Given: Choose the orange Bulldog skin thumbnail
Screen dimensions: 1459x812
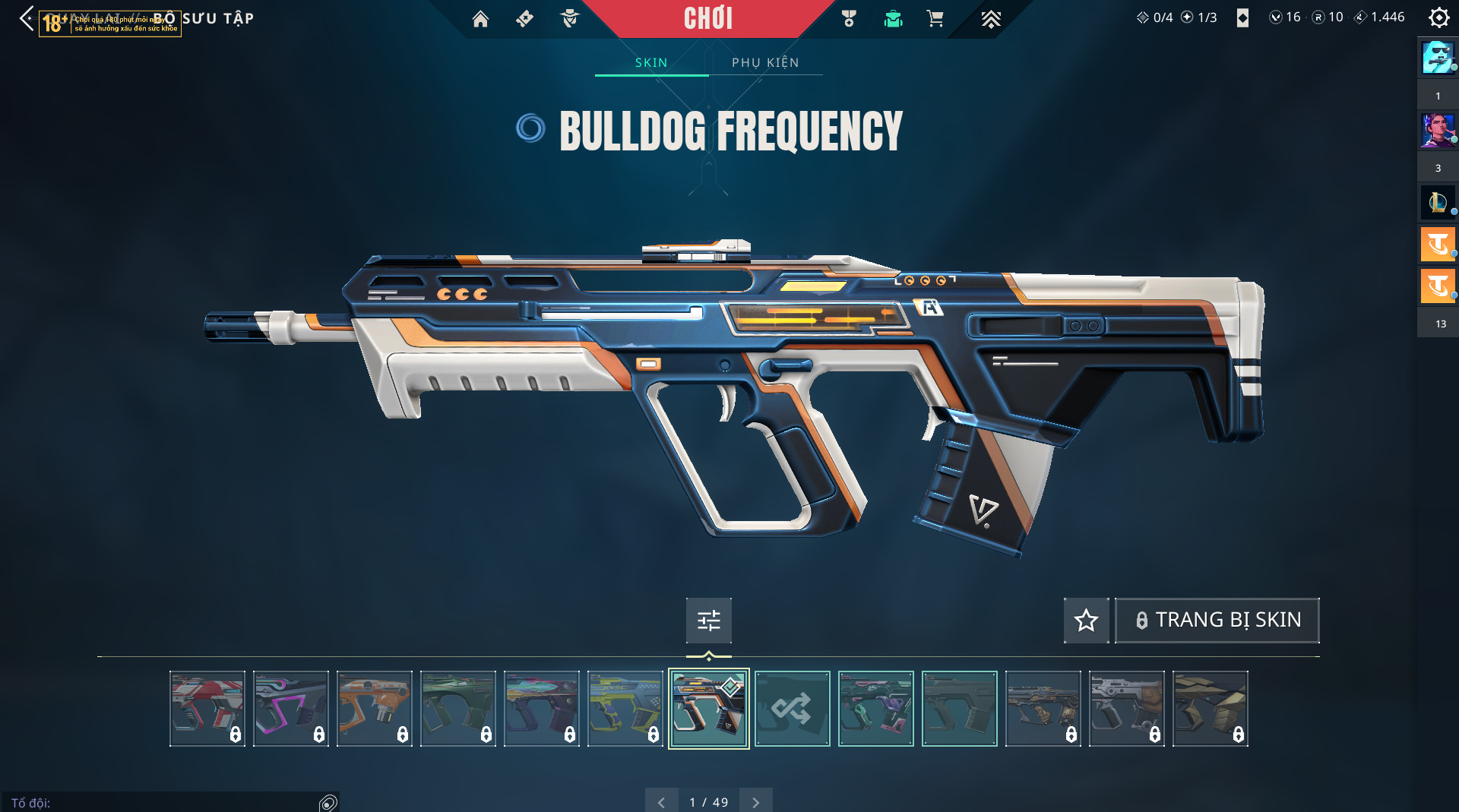Looking at the screenshot, I should (x=374, y=709).
